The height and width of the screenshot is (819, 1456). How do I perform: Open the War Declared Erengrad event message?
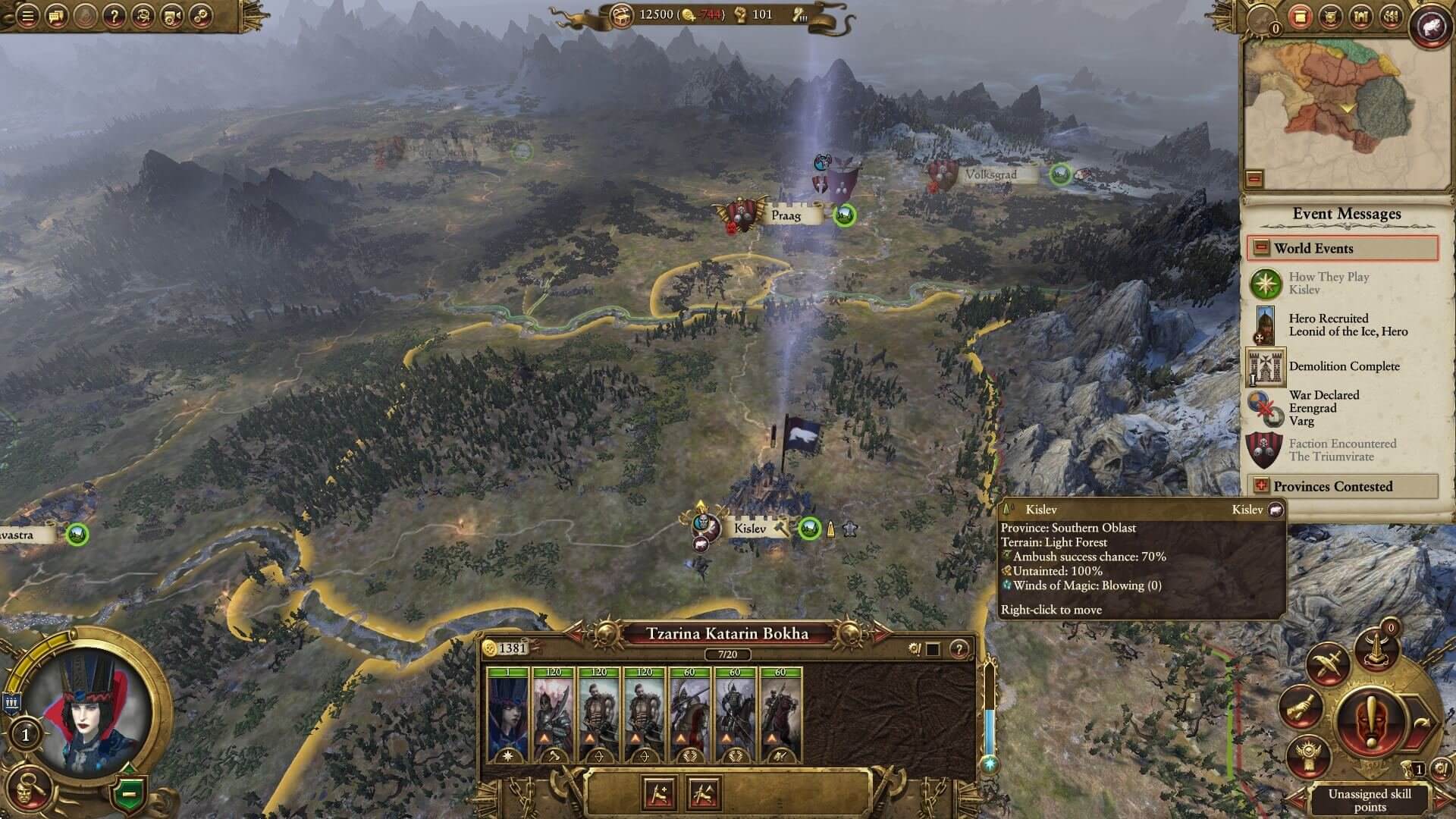(1323, 408)
